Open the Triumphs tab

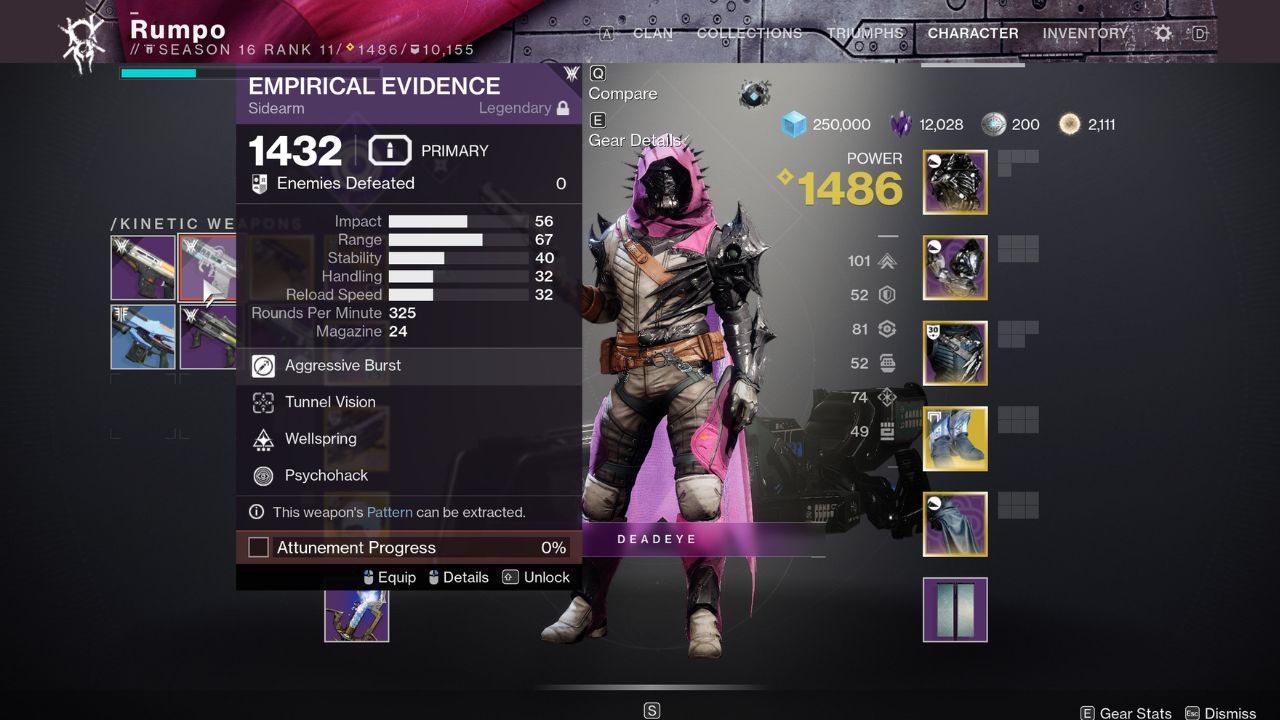click(x=866, y=33)
